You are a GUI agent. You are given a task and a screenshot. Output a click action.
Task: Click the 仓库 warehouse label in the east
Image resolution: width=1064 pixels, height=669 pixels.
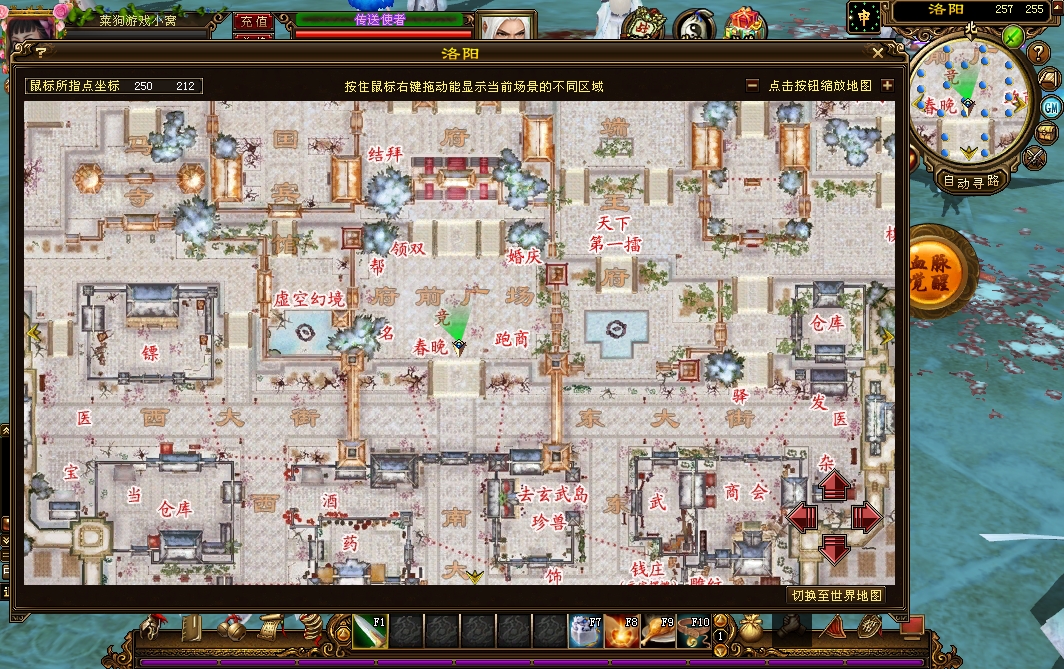click(827, 323)
